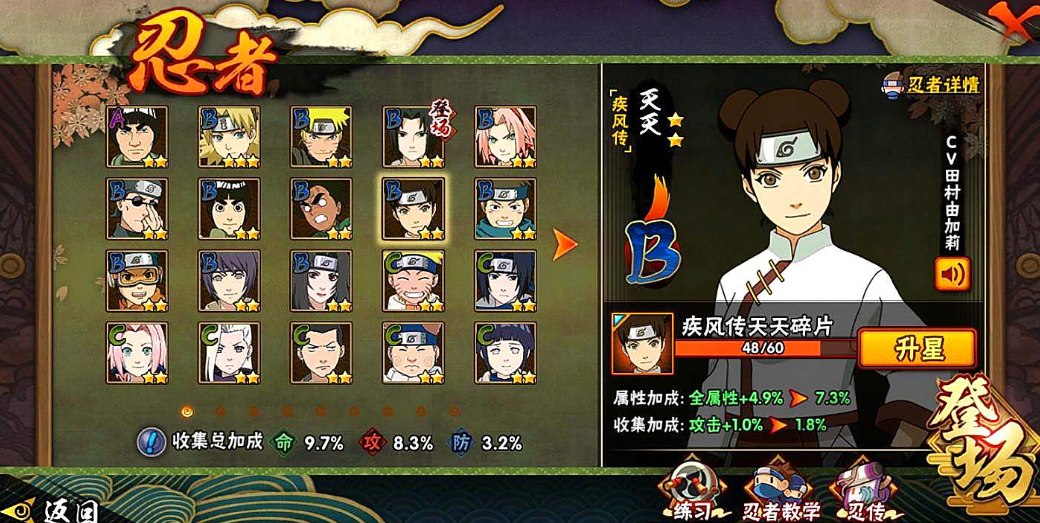Select the Rock Lee portrait
Screen dimensions: 1040x523
coord(229,209)
